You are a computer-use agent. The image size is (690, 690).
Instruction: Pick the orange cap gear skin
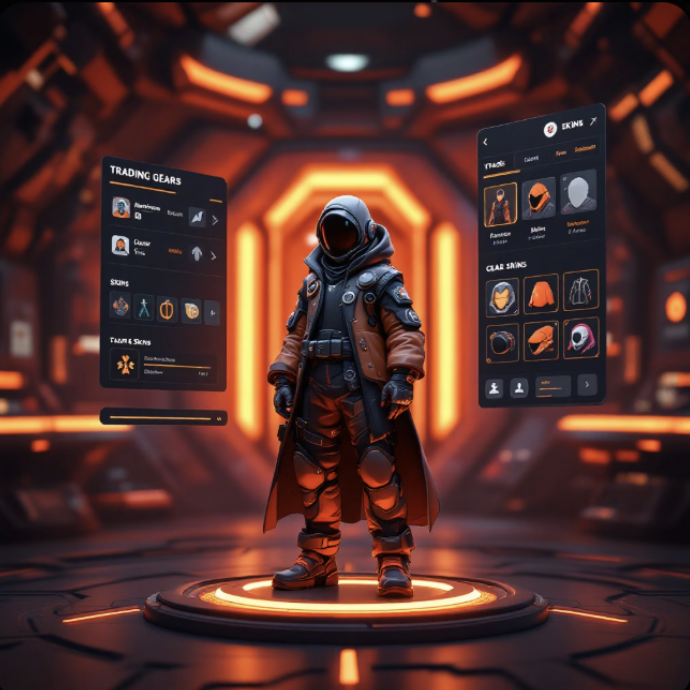tap(541, 340)
